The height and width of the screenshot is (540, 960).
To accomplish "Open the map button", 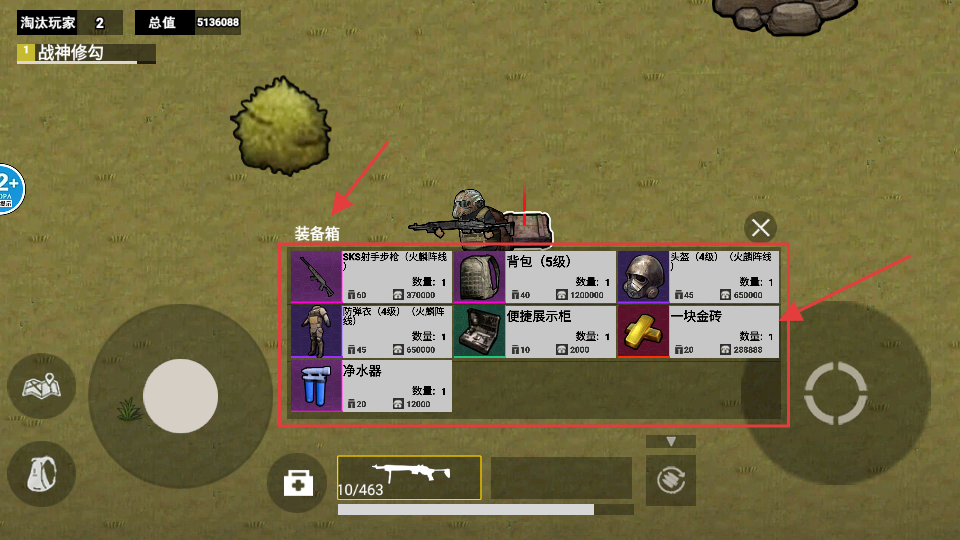I will tap(41, 386).
